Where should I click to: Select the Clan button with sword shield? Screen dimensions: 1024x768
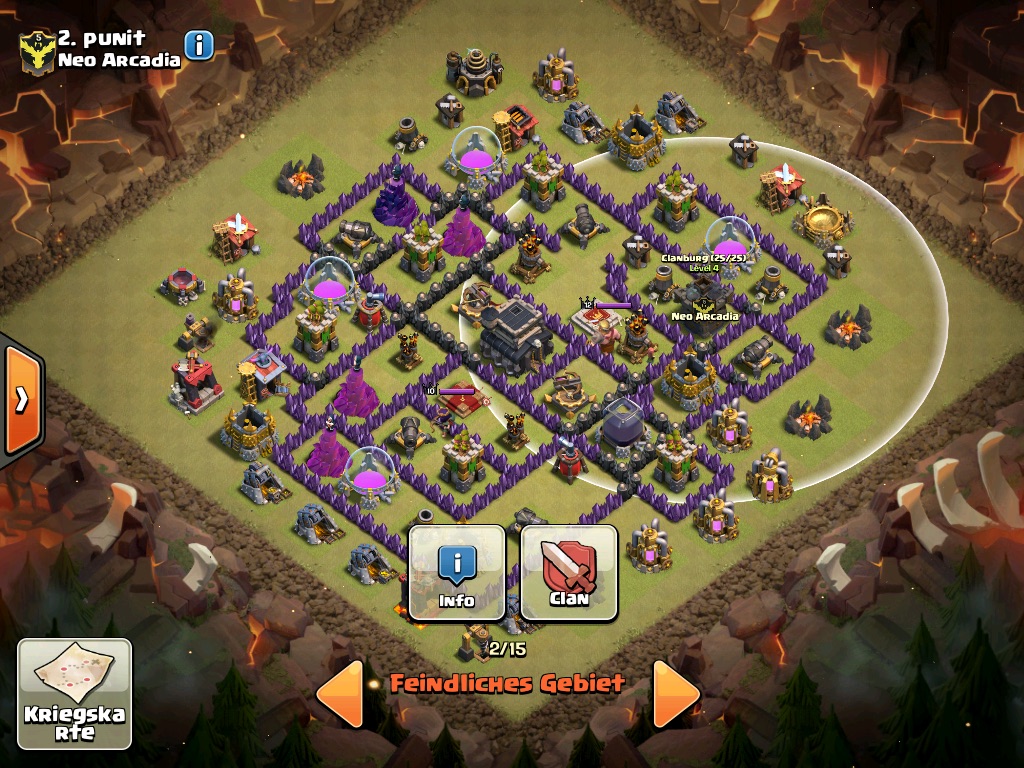pyautogui.click(x=568, y=573)
